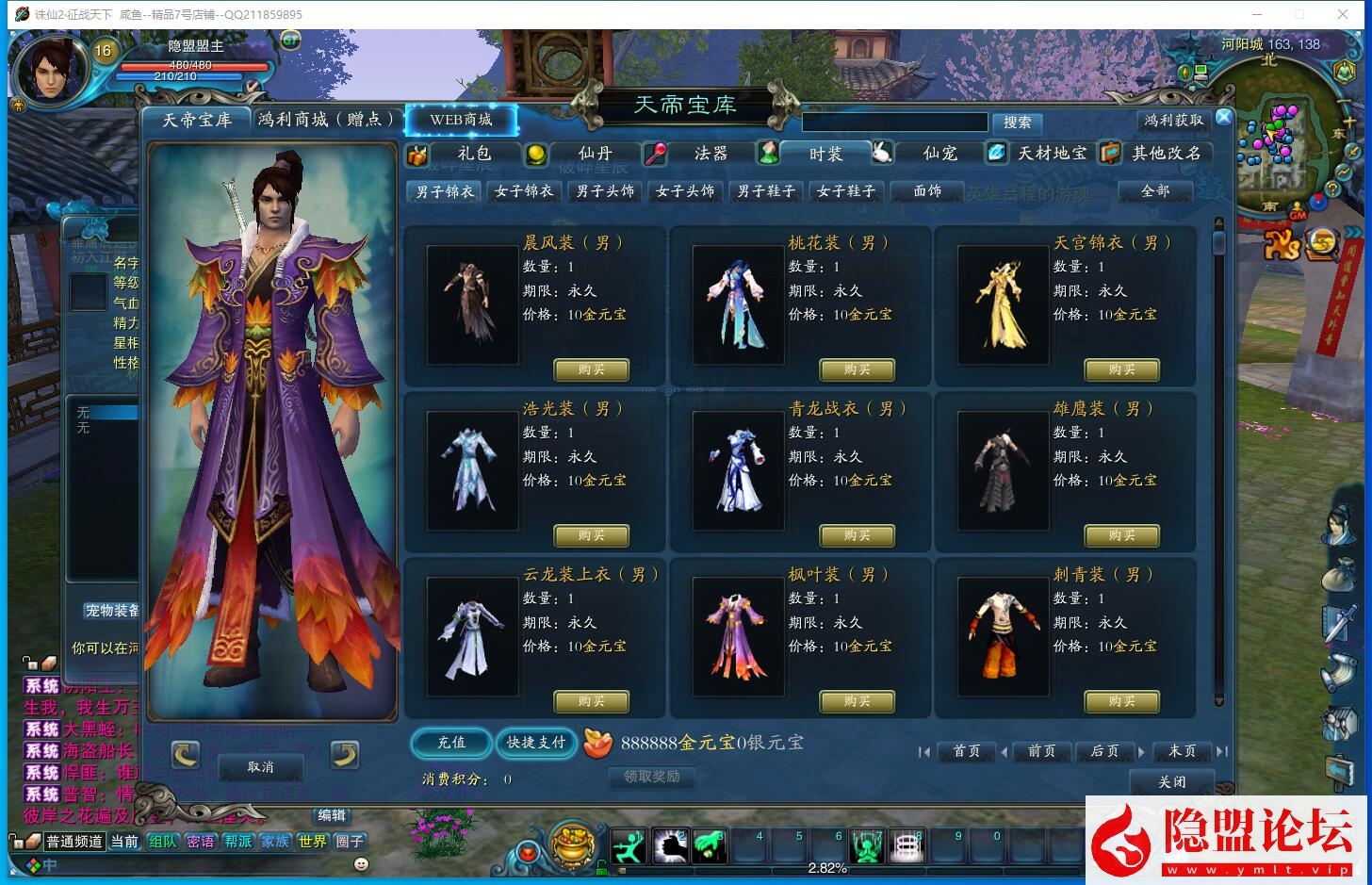Screen dimensions: 1372x885
Task: Click the 充值 recharge button
Action: click(451, 743)
